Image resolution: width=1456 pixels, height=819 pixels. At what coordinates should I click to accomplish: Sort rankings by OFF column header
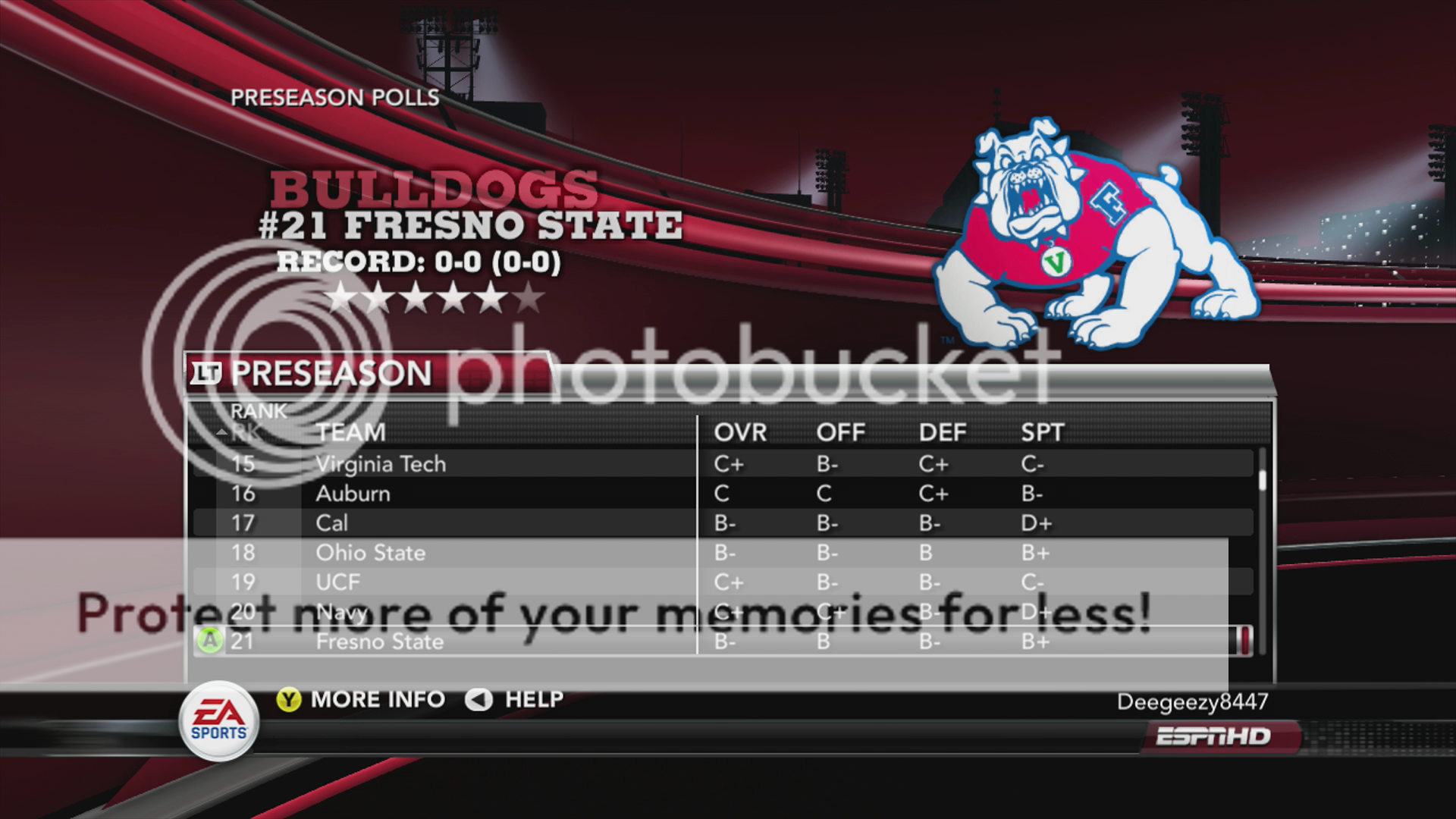pos(840,432)
